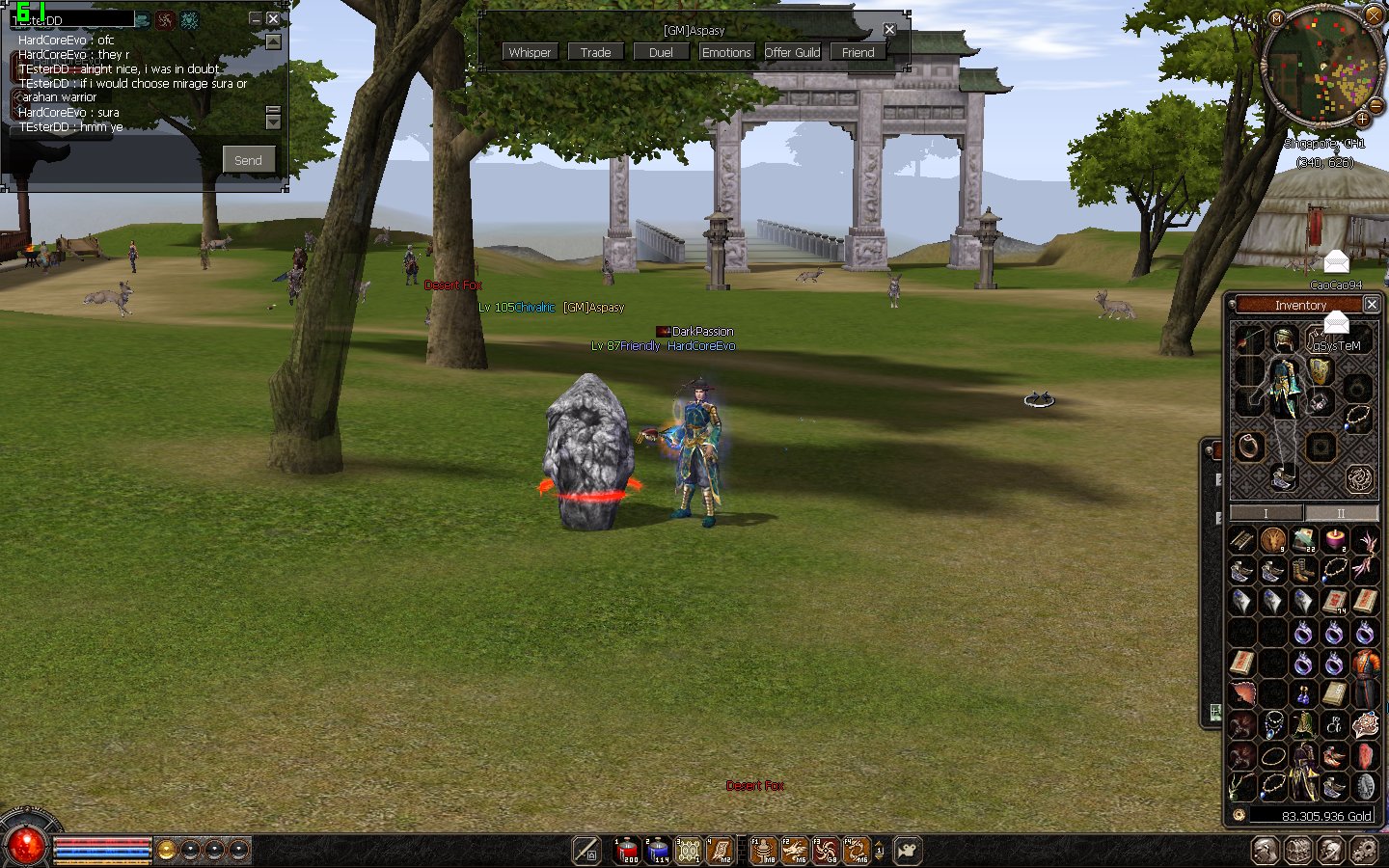
Task: Open the gear-shaped system options button
Action: coord(1363,850)
